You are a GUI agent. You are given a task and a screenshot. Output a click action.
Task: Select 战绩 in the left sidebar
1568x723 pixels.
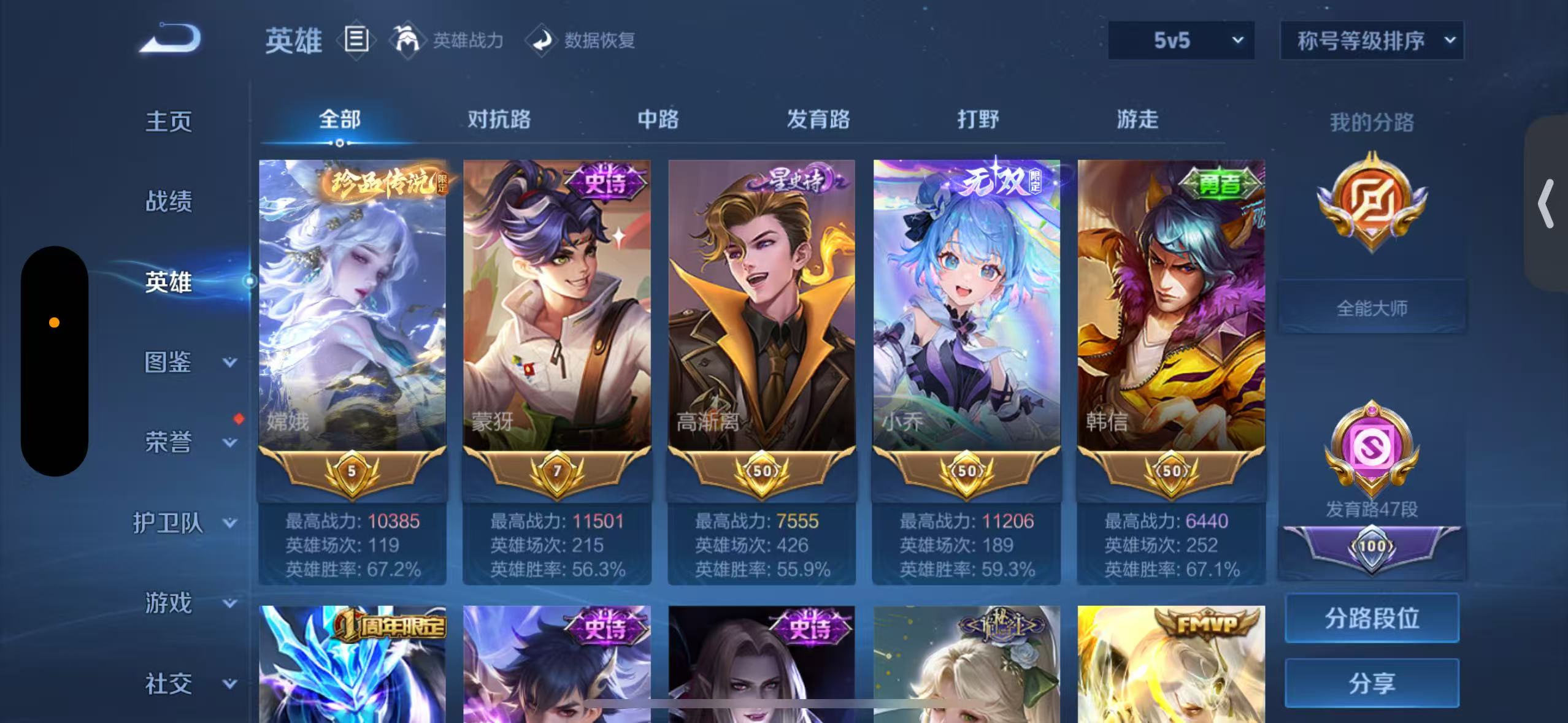click(x=170, y=202)
